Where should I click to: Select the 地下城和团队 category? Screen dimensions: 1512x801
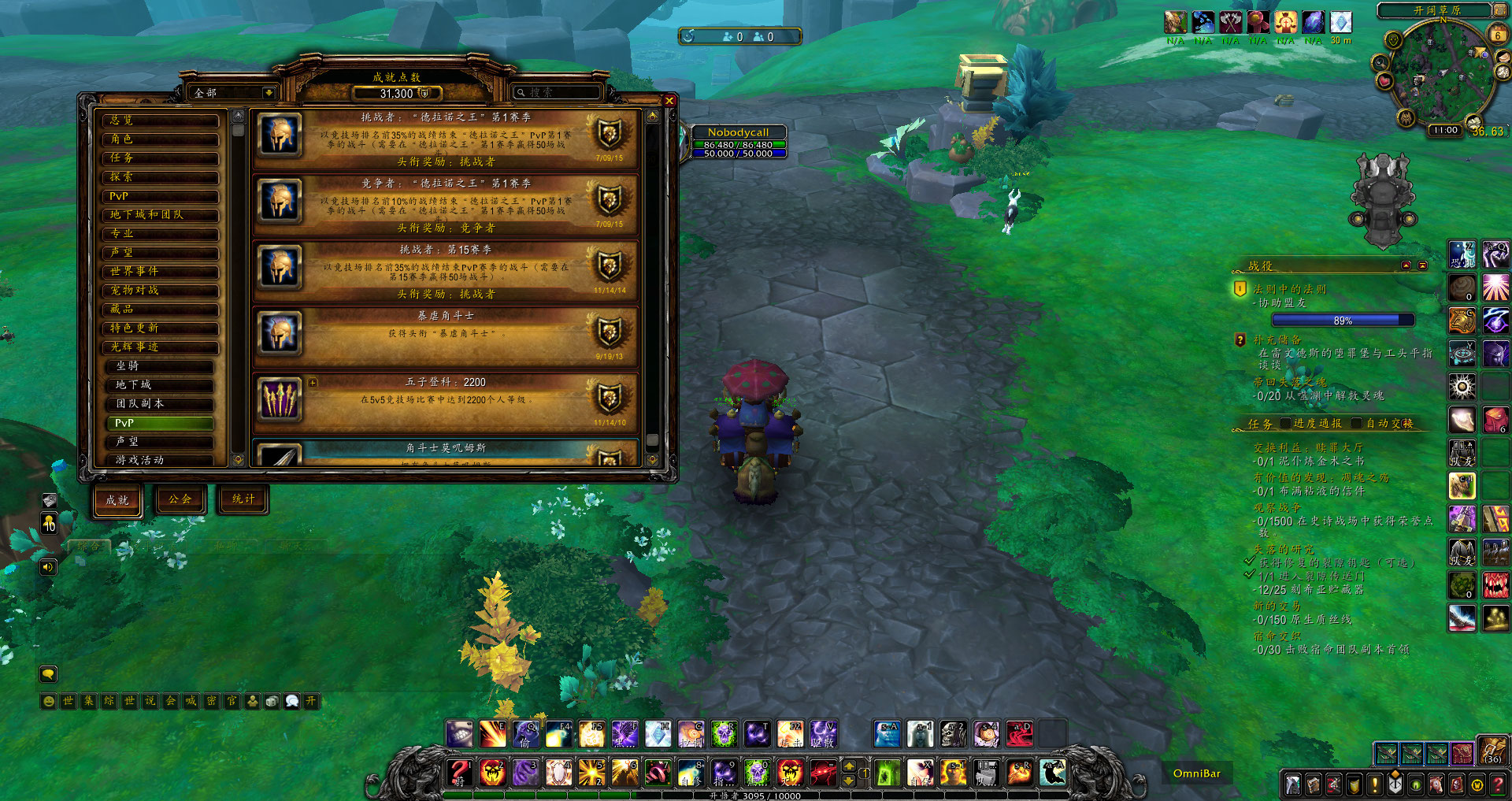click(x=161, y=215)
